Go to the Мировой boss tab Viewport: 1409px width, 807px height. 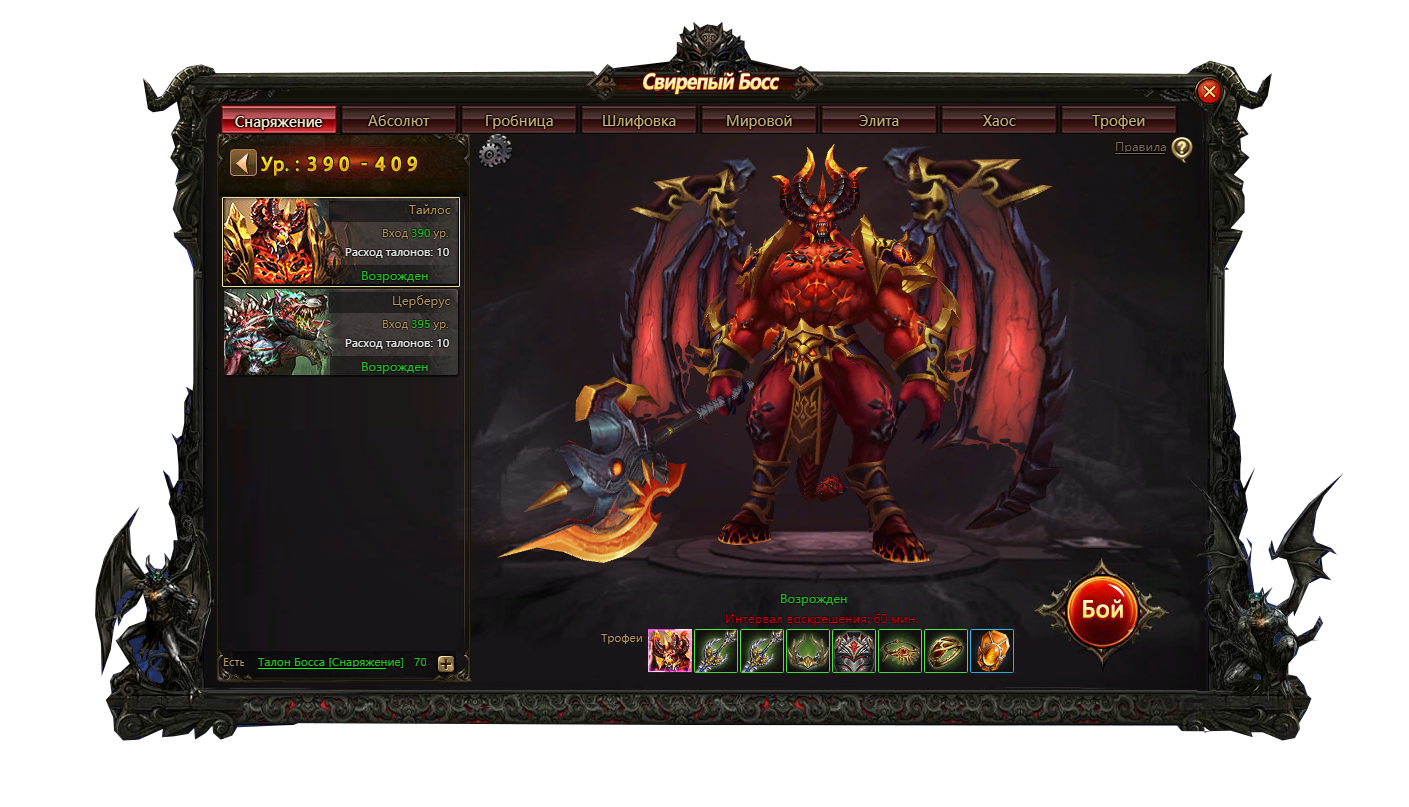click(759, 121)
